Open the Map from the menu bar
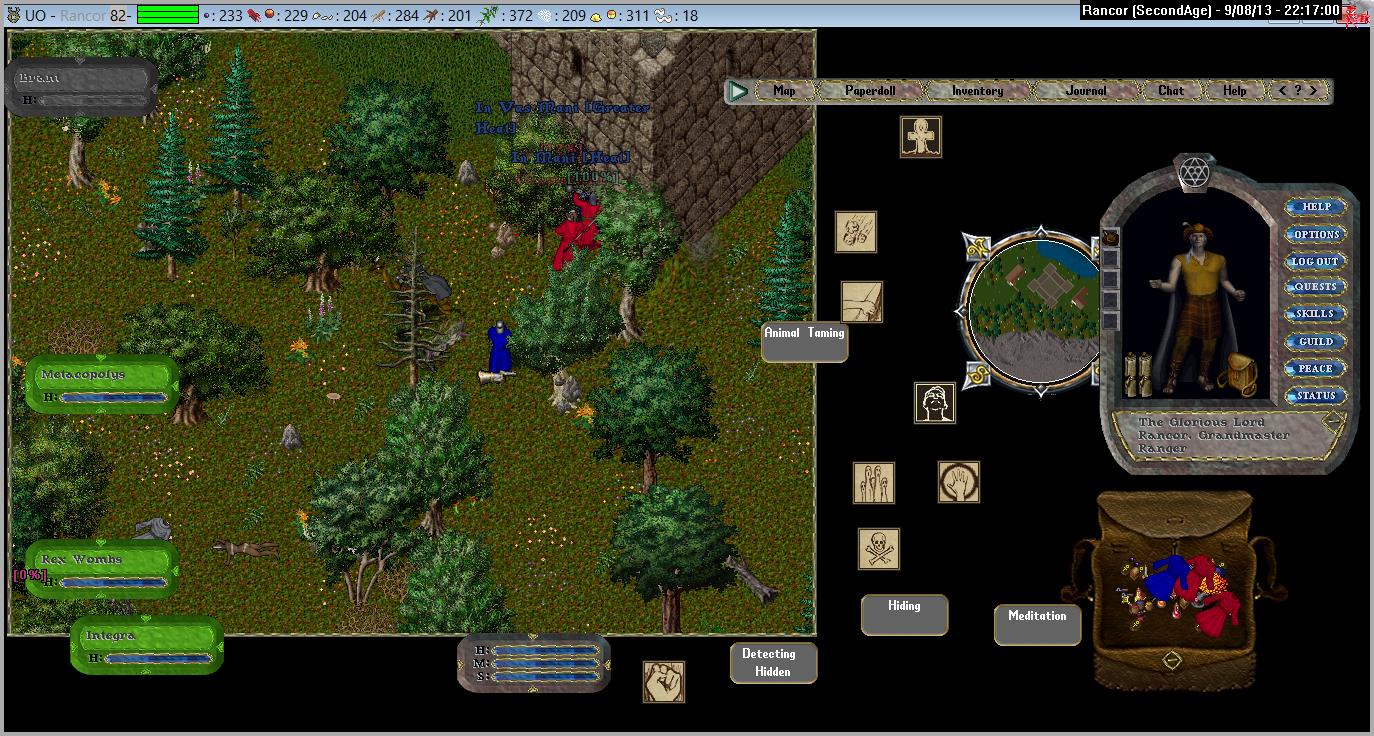The width and height of the screenshot is (1374, 736). click(784, 91)
